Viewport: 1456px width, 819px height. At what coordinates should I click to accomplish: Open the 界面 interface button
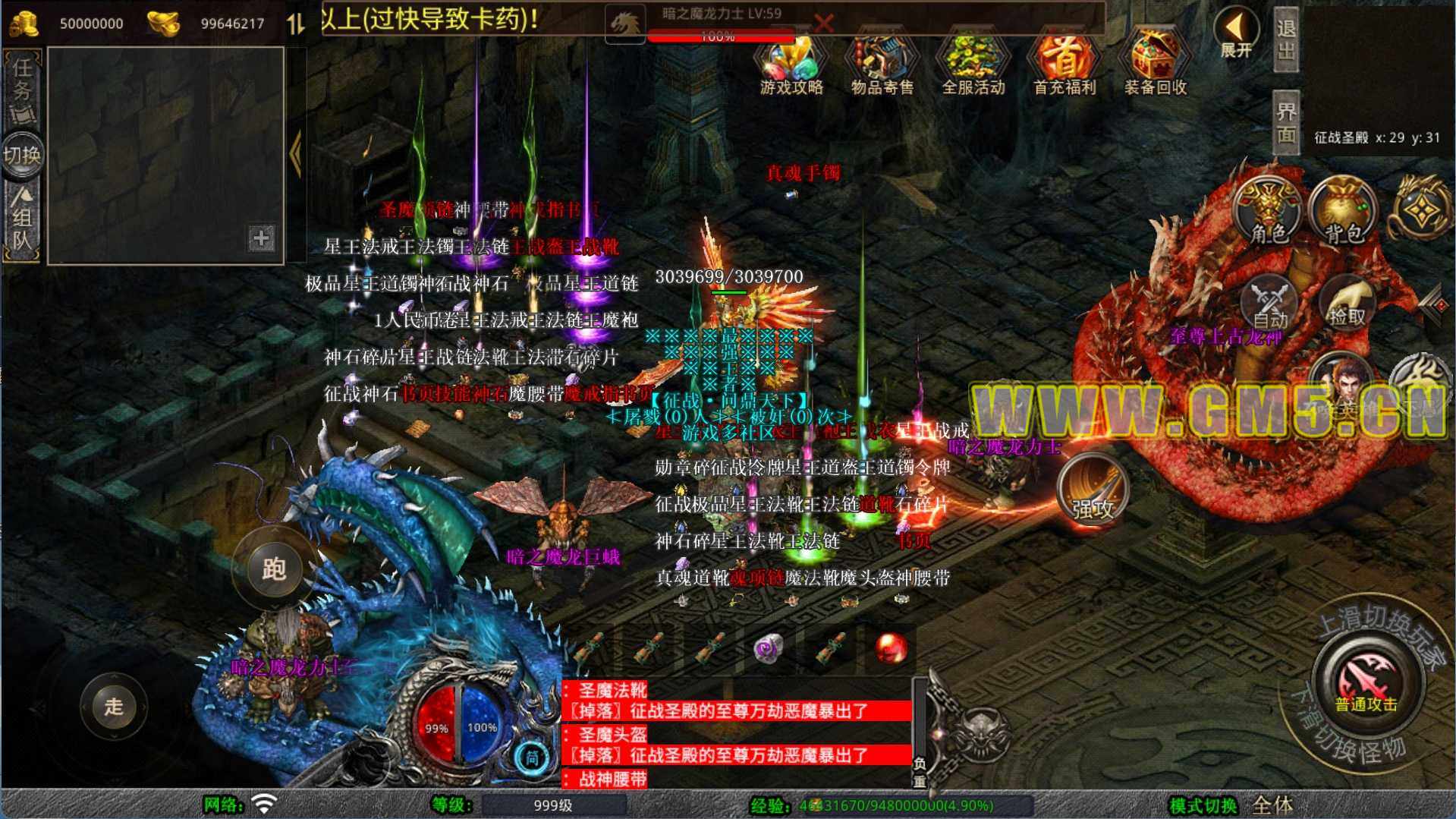point(1286,123)
